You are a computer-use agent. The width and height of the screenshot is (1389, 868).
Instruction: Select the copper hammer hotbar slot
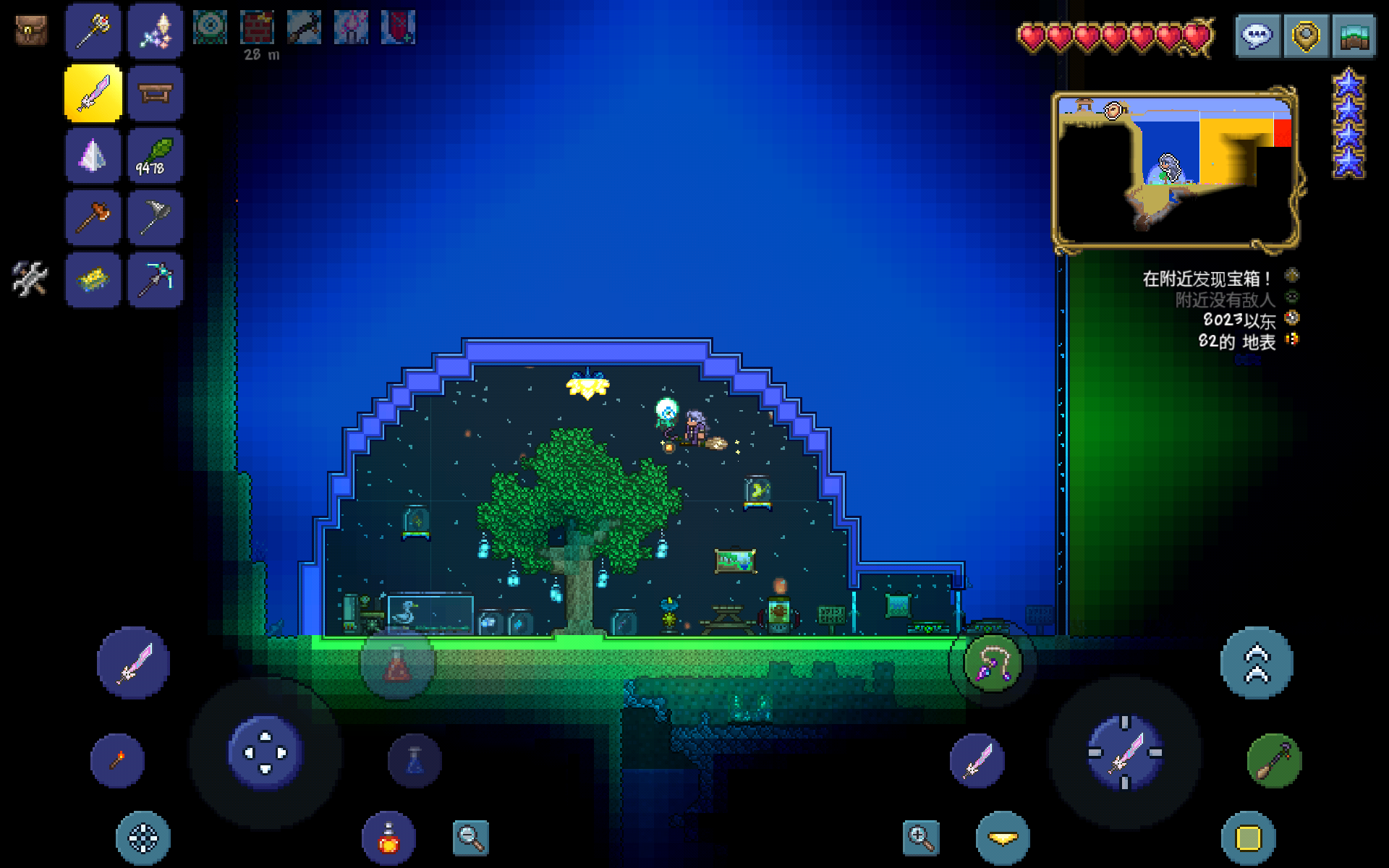(x=93, y=218)
